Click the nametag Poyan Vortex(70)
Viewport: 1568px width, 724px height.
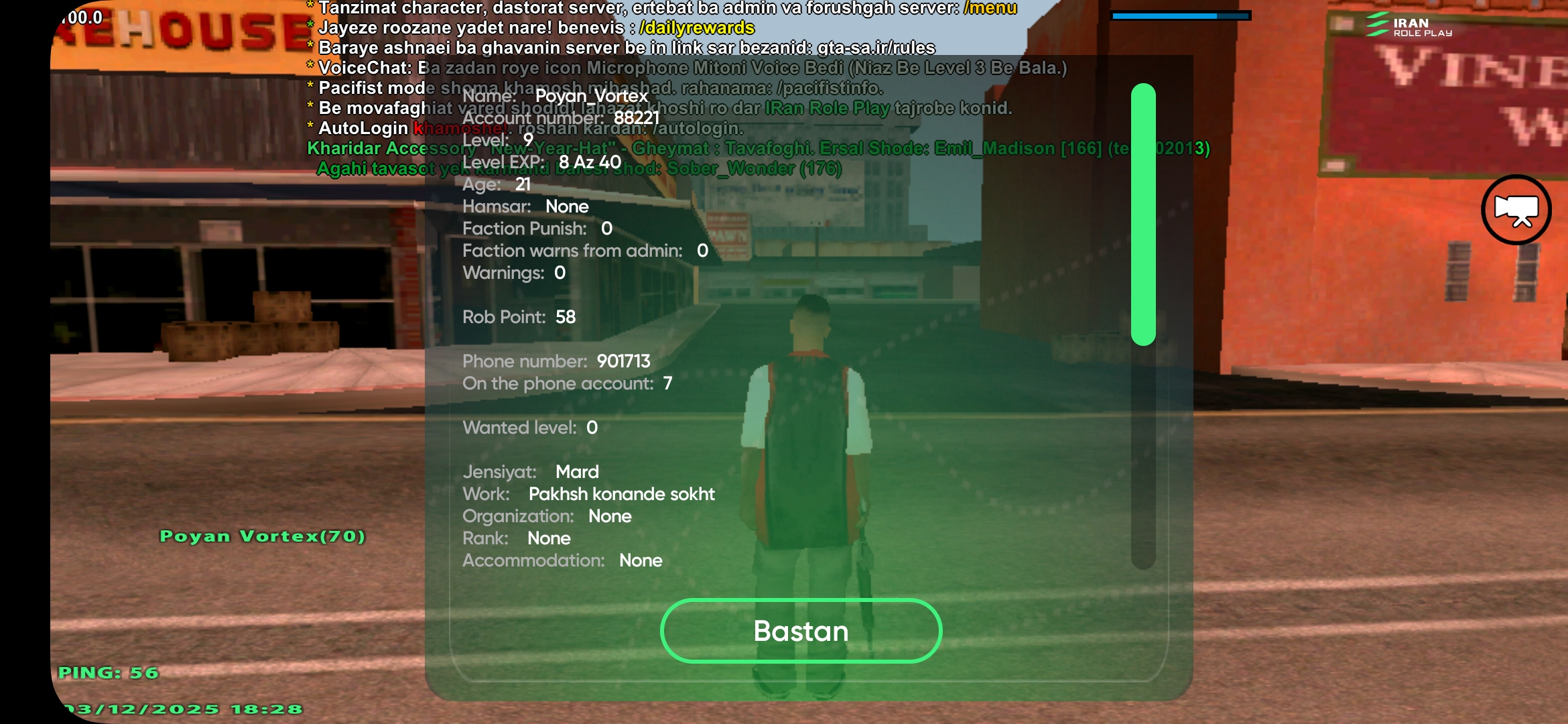263,536
